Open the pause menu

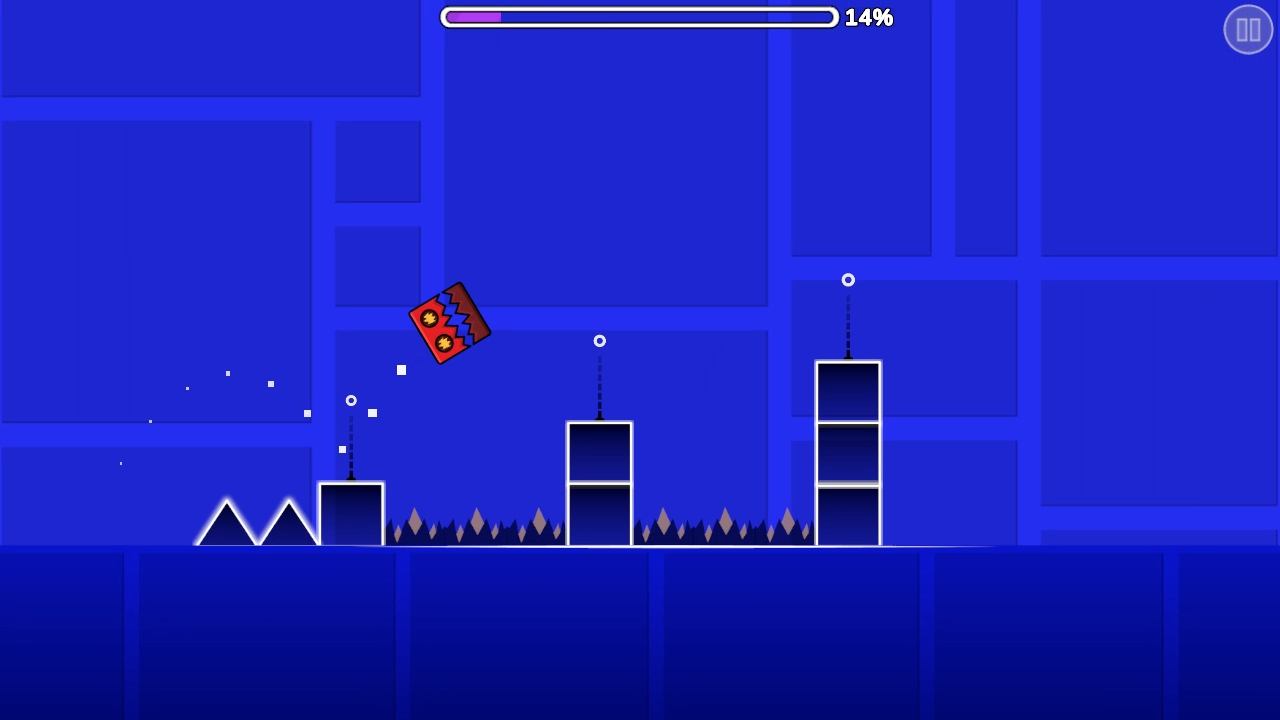[1247, 29]
